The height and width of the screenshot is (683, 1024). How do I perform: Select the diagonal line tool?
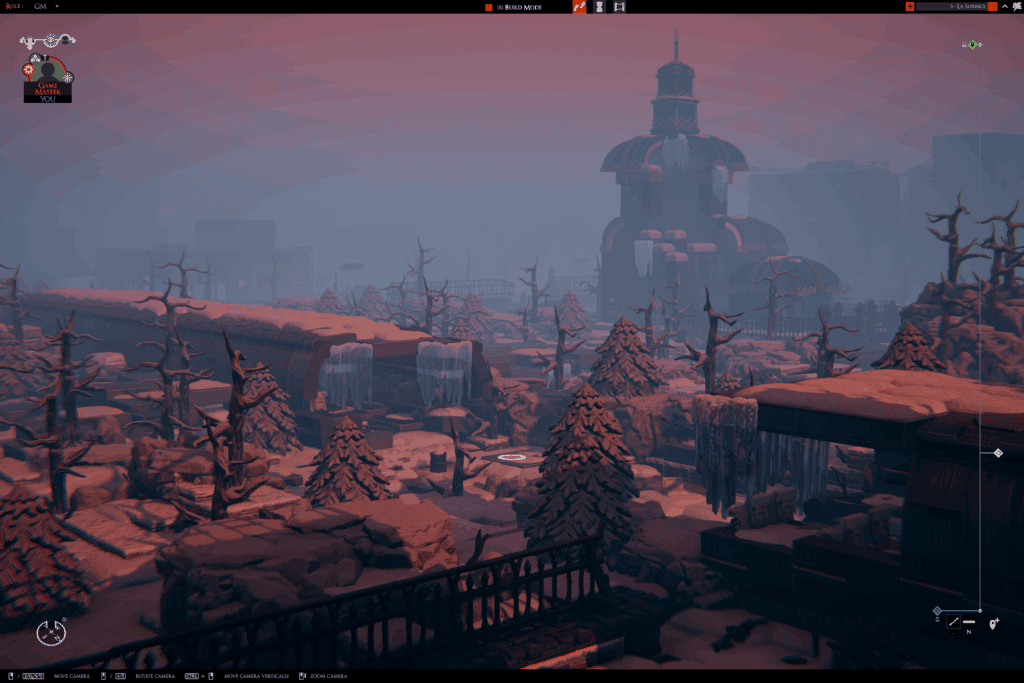coord(953,622)
